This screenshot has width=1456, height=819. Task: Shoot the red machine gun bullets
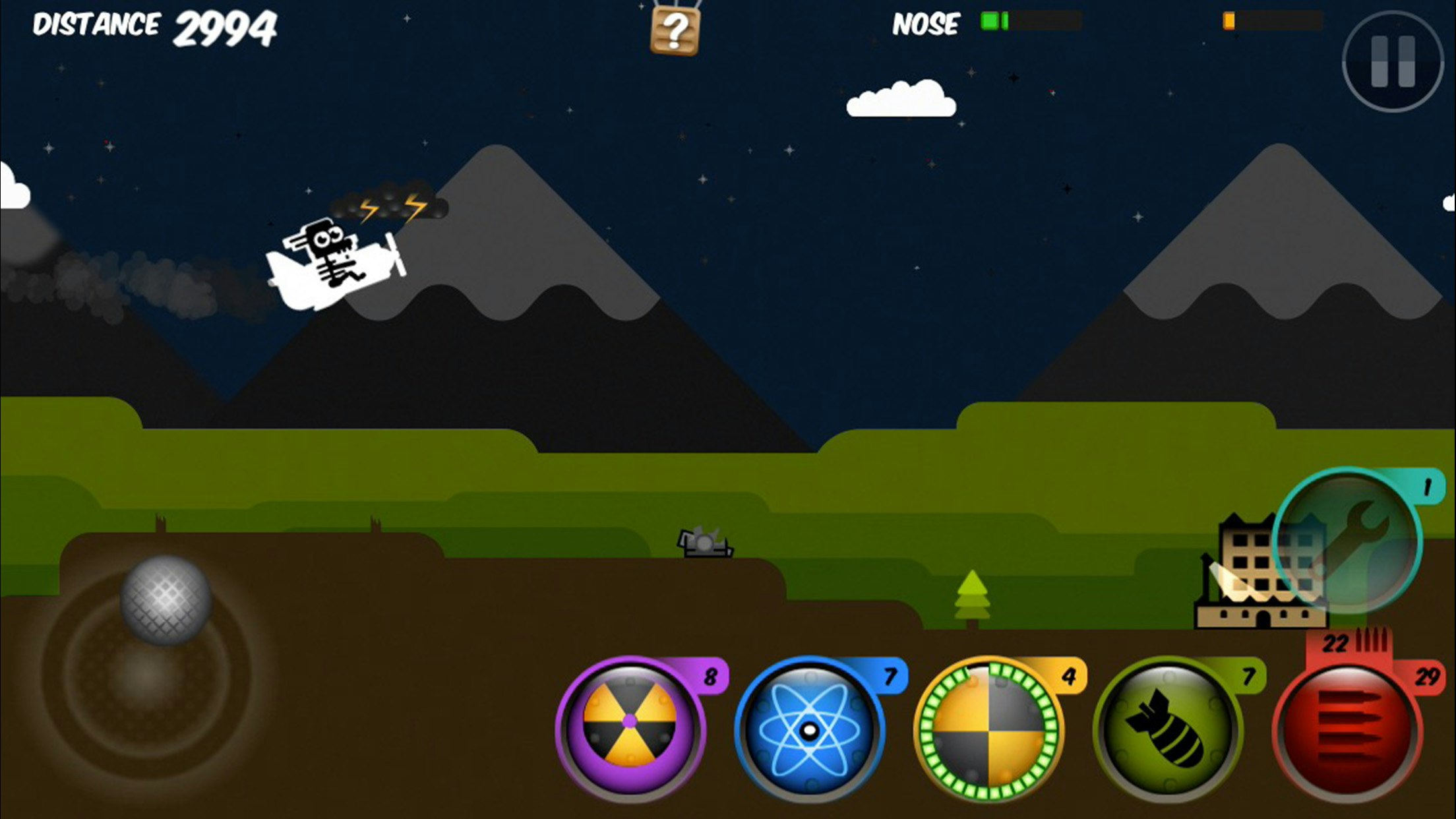[x=1347, y=729]
